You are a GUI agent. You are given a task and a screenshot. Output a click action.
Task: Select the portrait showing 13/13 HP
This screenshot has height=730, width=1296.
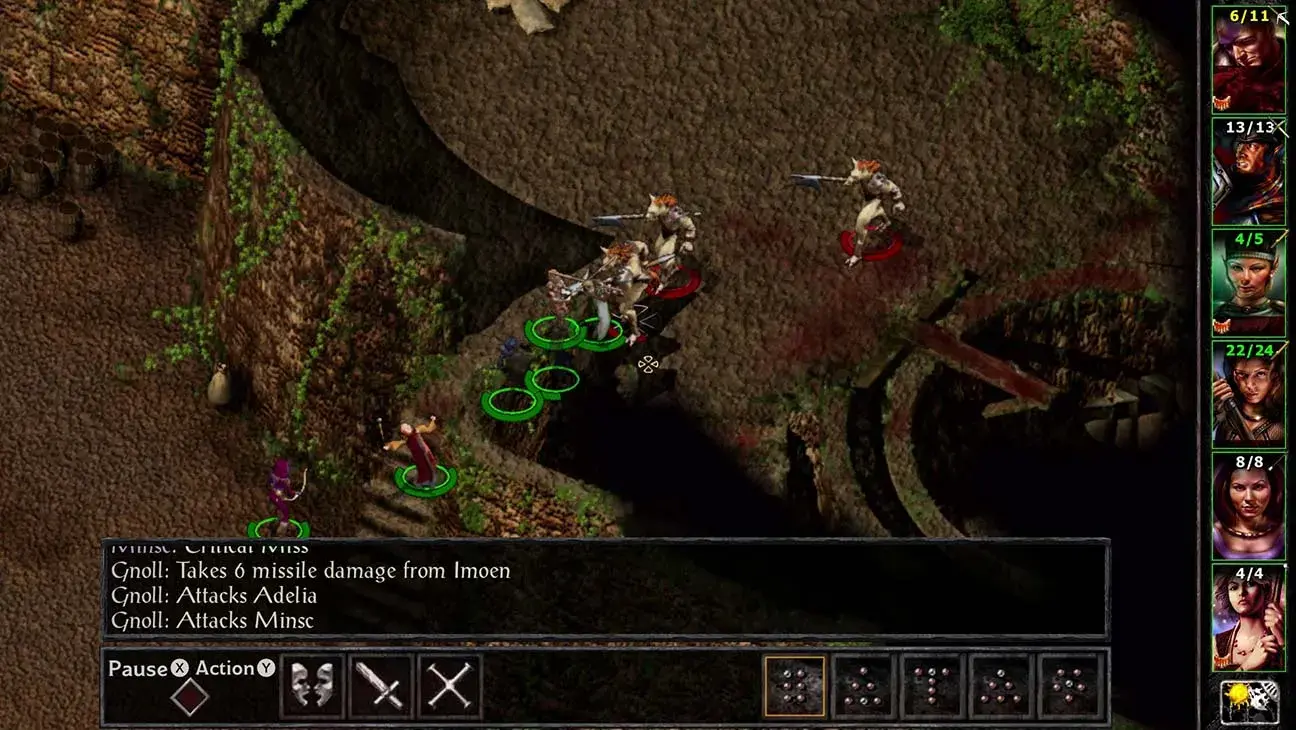pos(1250,172)
